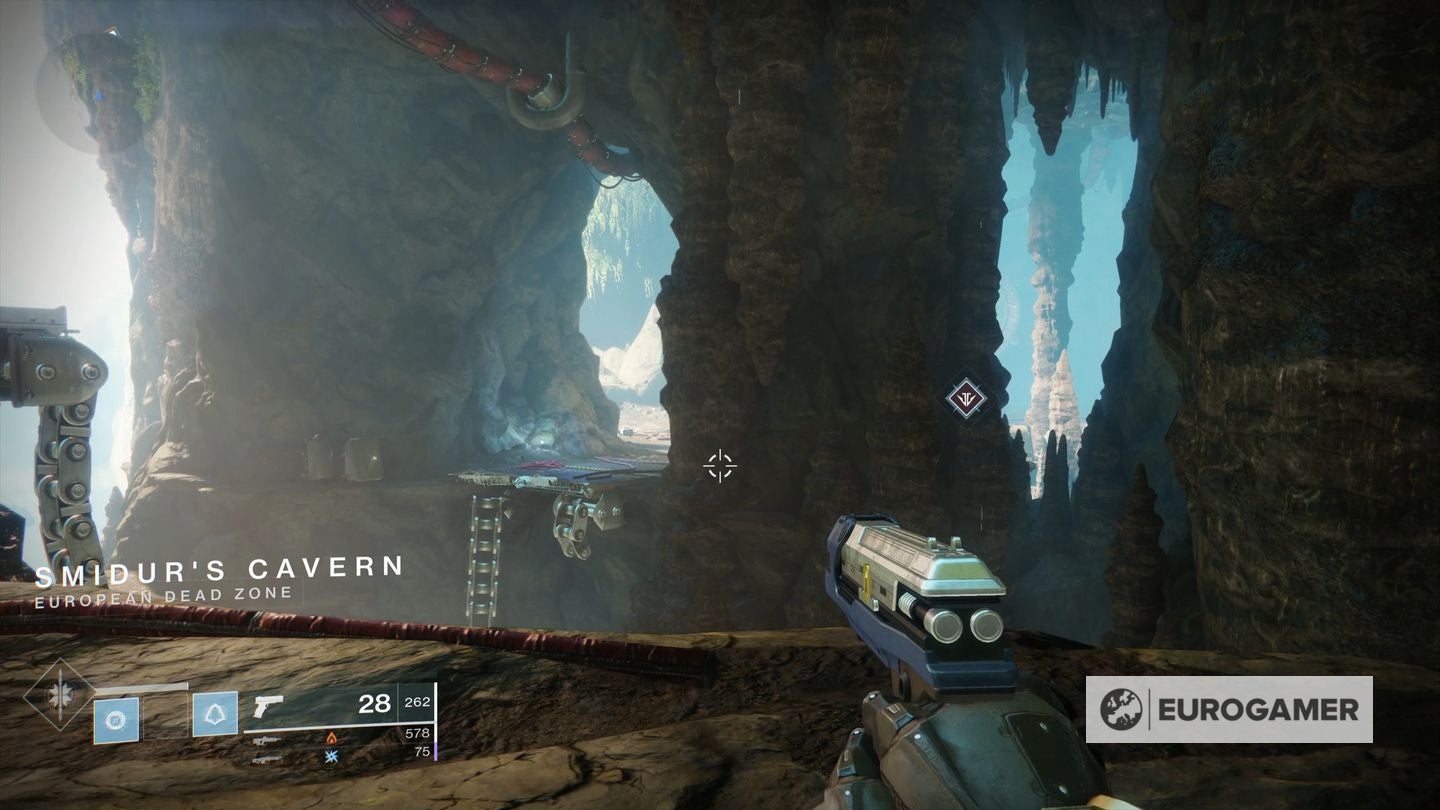Click the arc damage burst icon
This screenshot has height=810, width=1440.
point(332,757)
